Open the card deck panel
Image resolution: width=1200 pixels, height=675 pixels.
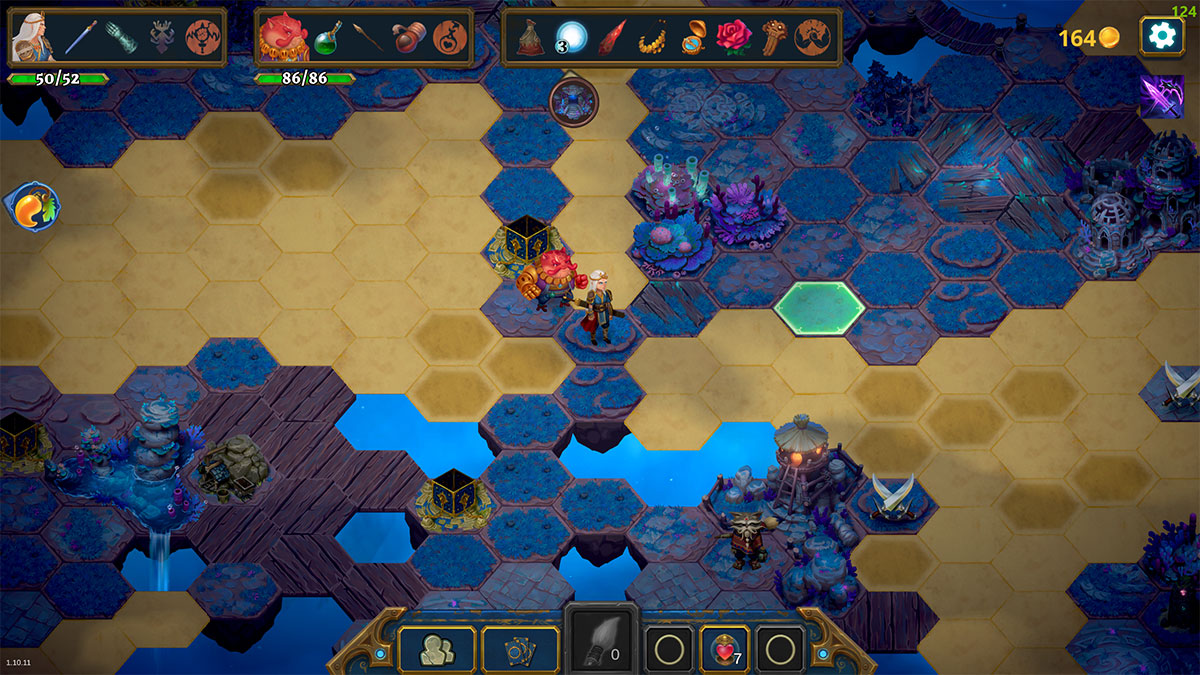(x=520, y=650)
